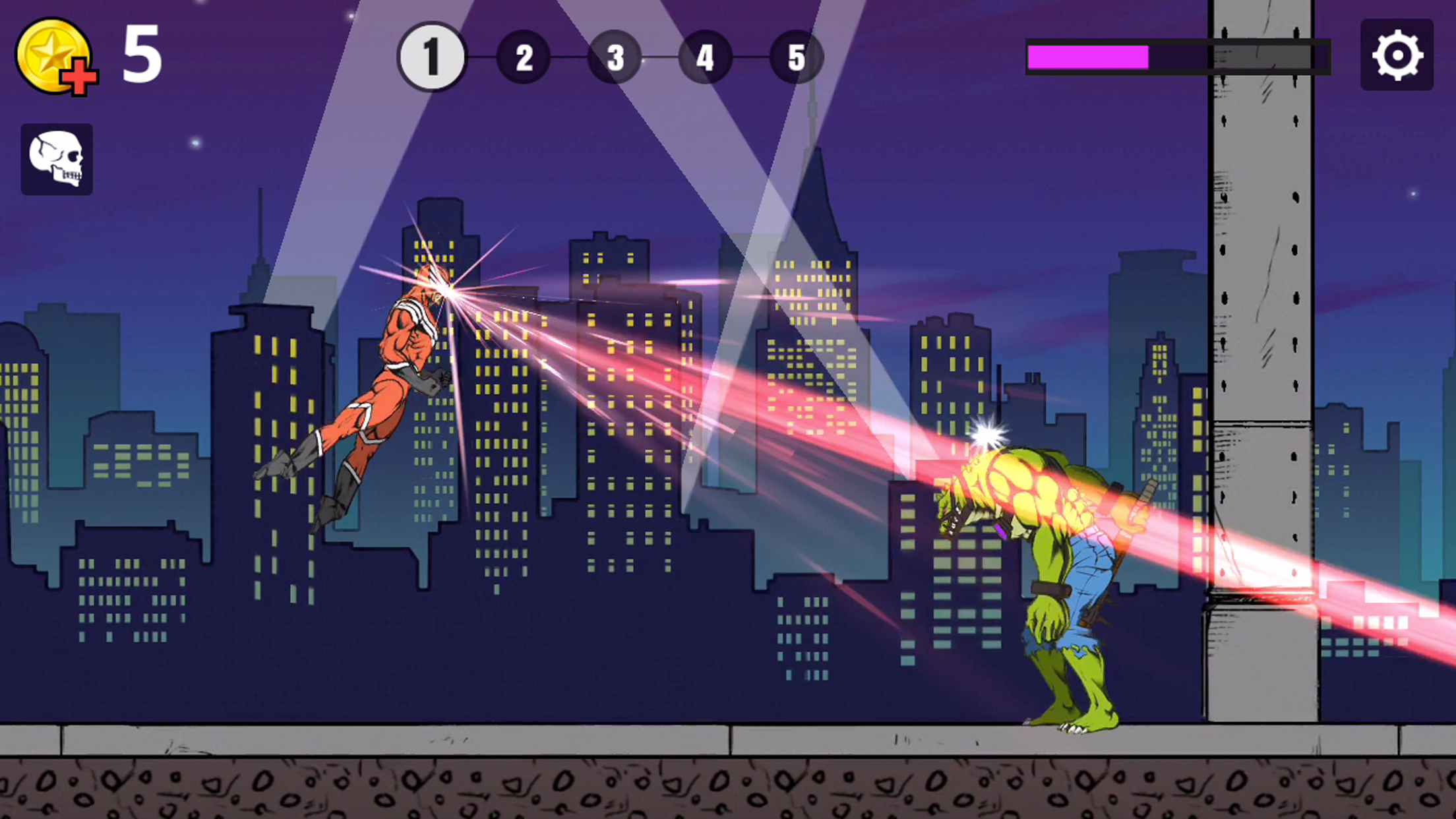Select the current stage tab showing 1

tap(432, 58)
